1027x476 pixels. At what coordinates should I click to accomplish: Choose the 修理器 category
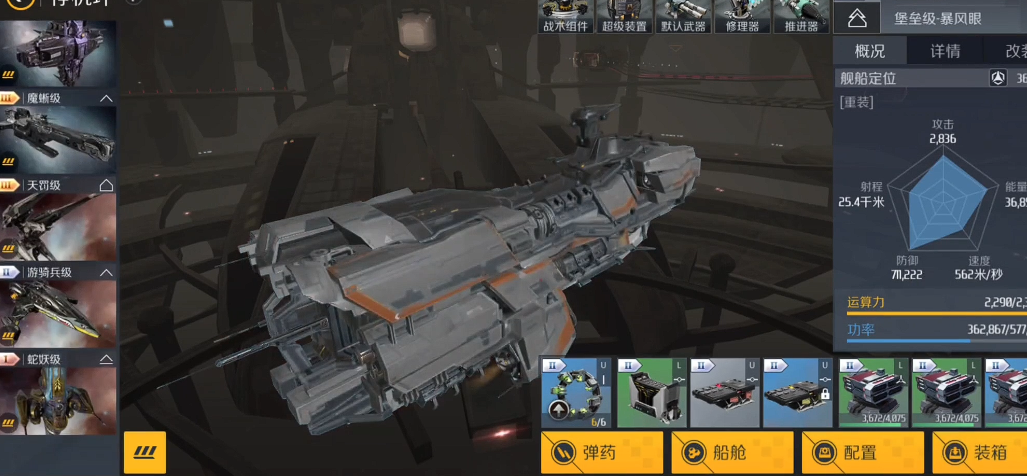(742, 17)
